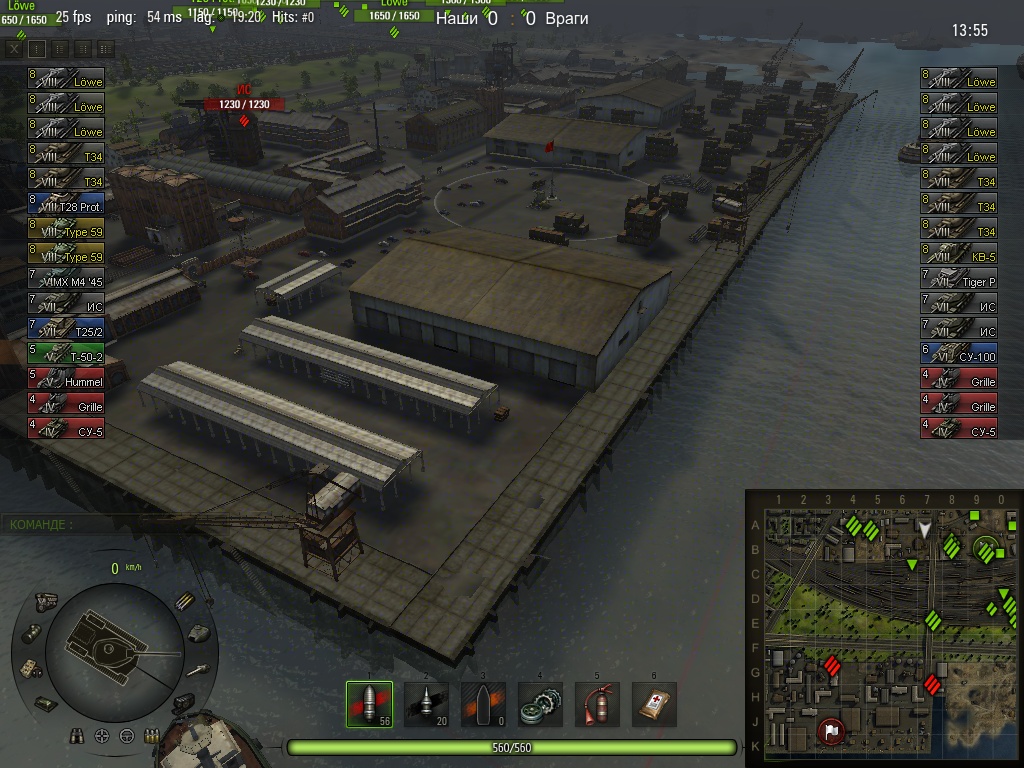
Task: Hide the player panel with X button
Action: (14, 47)
